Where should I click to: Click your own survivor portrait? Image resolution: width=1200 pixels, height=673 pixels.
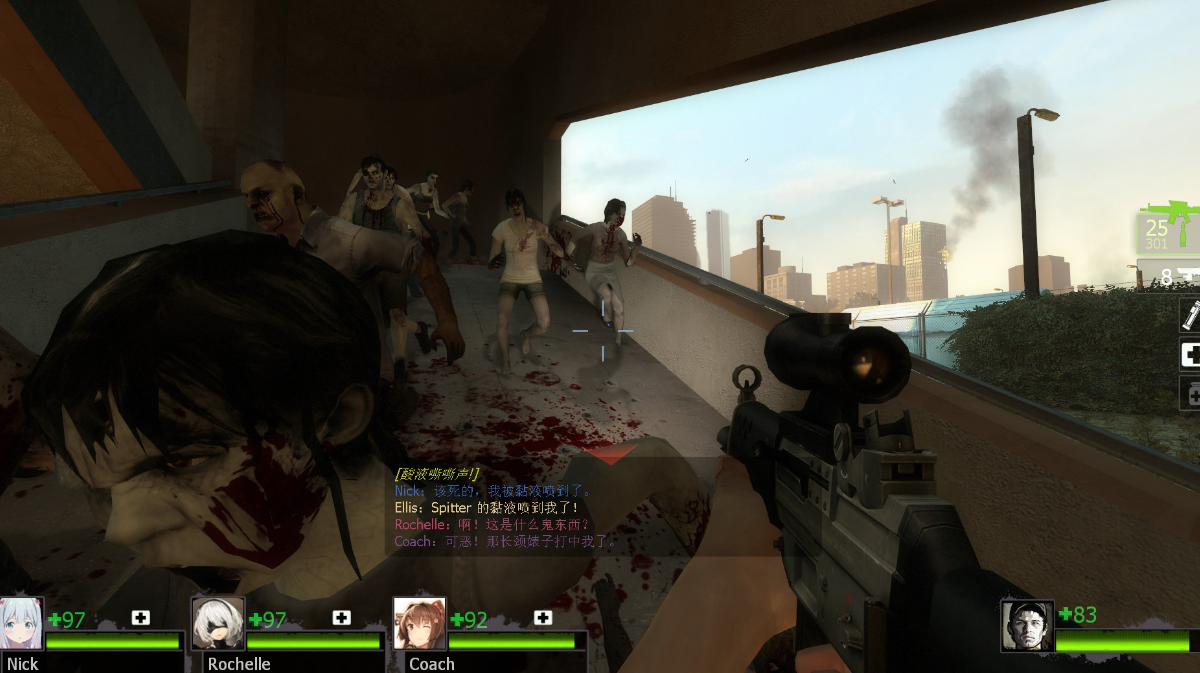(x=1027, y=626)
